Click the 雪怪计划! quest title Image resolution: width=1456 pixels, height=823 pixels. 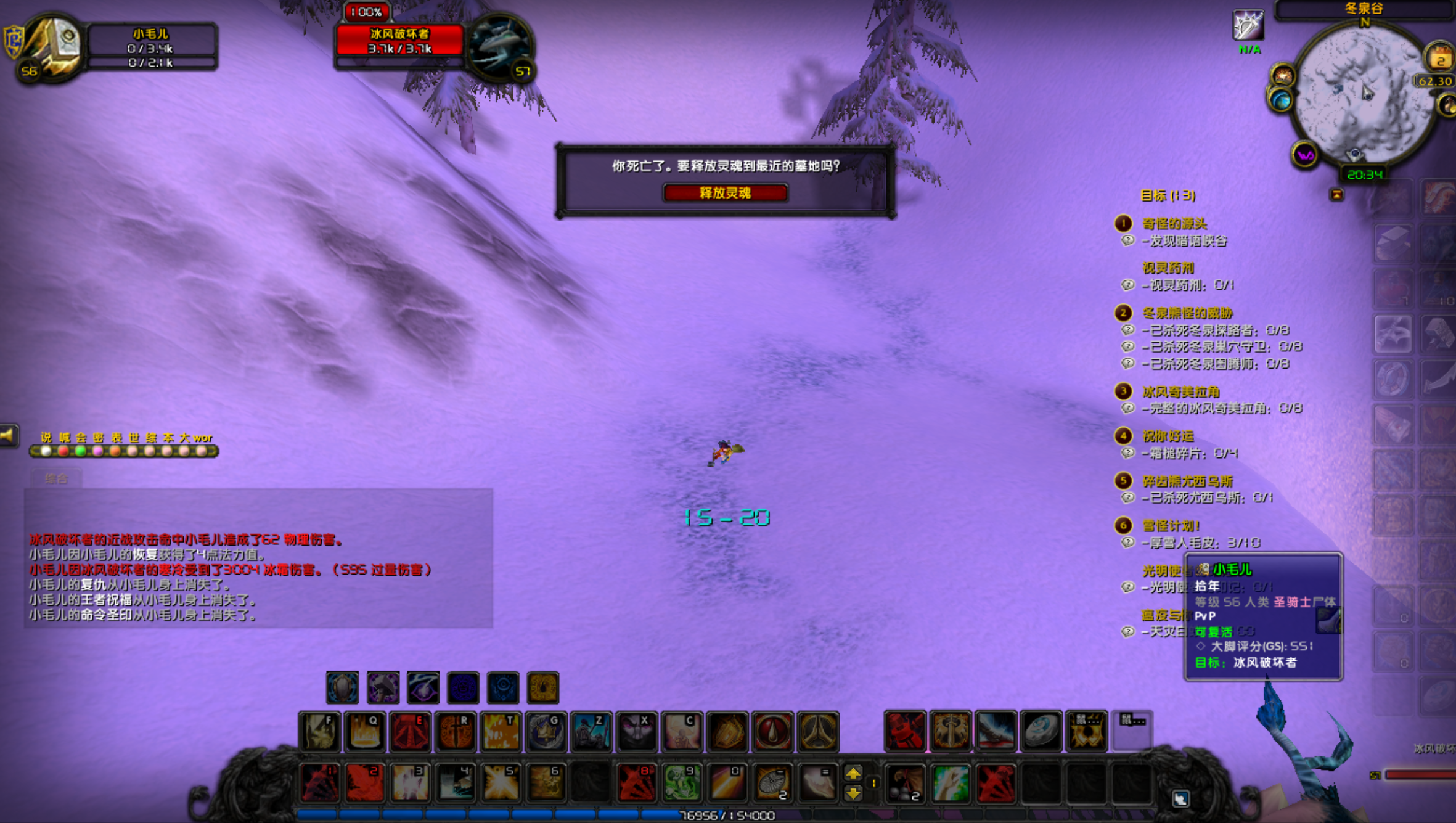(x=1171, y=525)
